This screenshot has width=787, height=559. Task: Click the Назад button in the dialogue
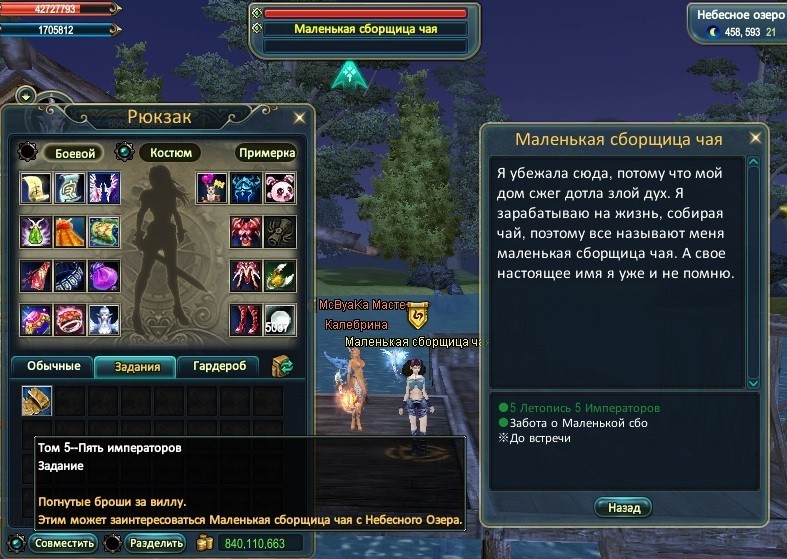click(x=623, y=507)
